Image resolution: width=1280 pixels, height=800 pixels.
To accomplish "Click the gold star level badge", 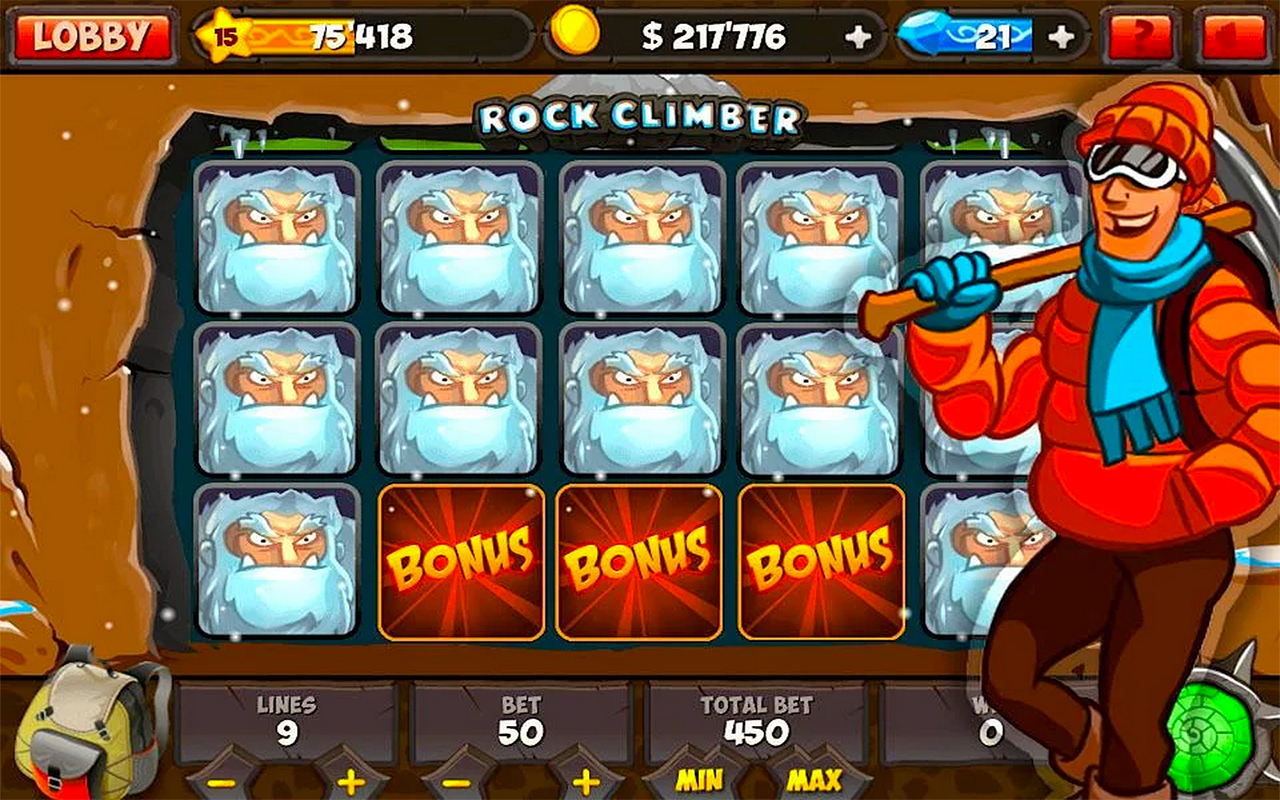I will click(x=224, y=33).
